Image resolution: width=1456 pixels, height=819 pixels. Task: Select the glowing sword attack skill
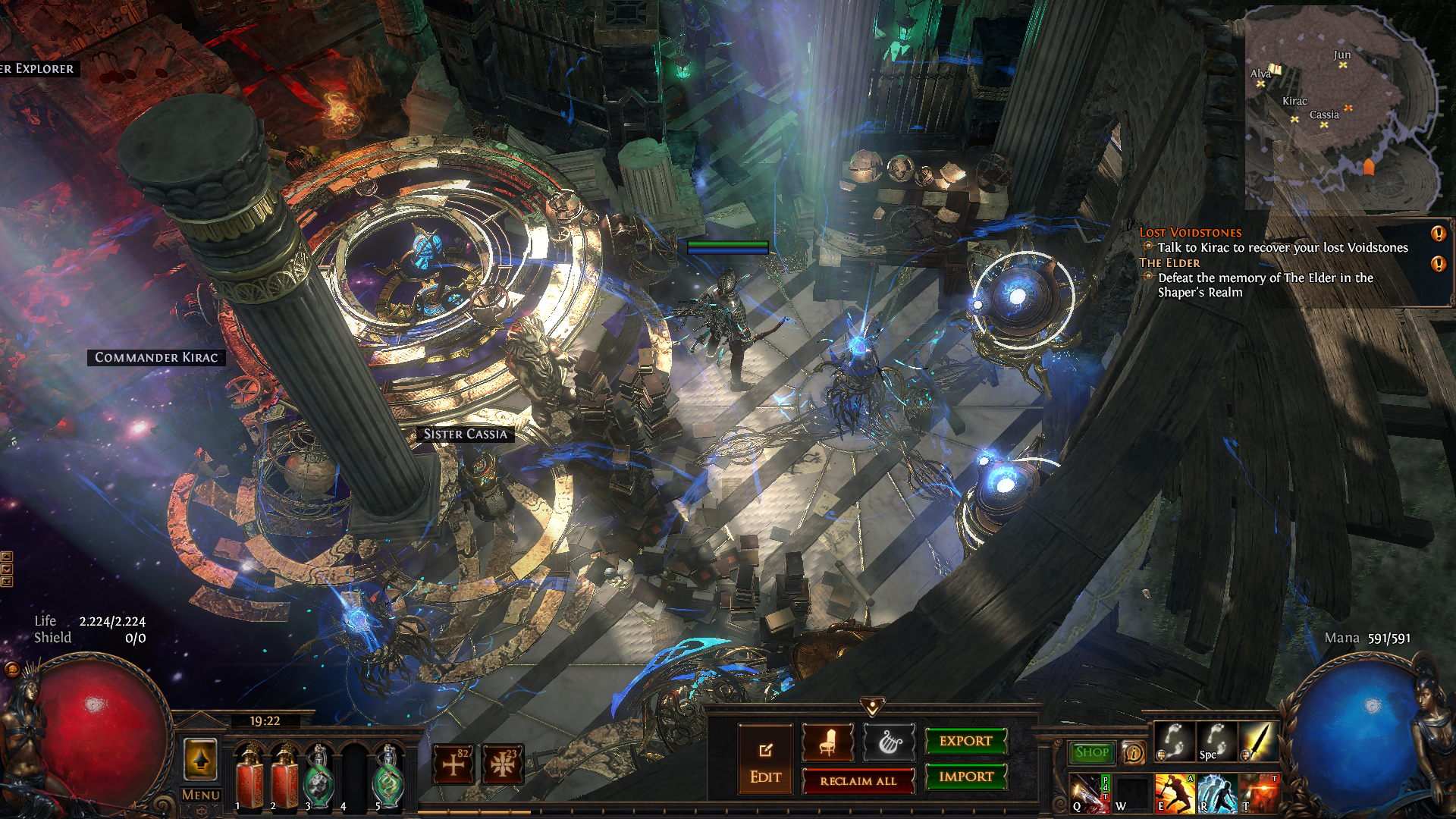click(1259, 742)
